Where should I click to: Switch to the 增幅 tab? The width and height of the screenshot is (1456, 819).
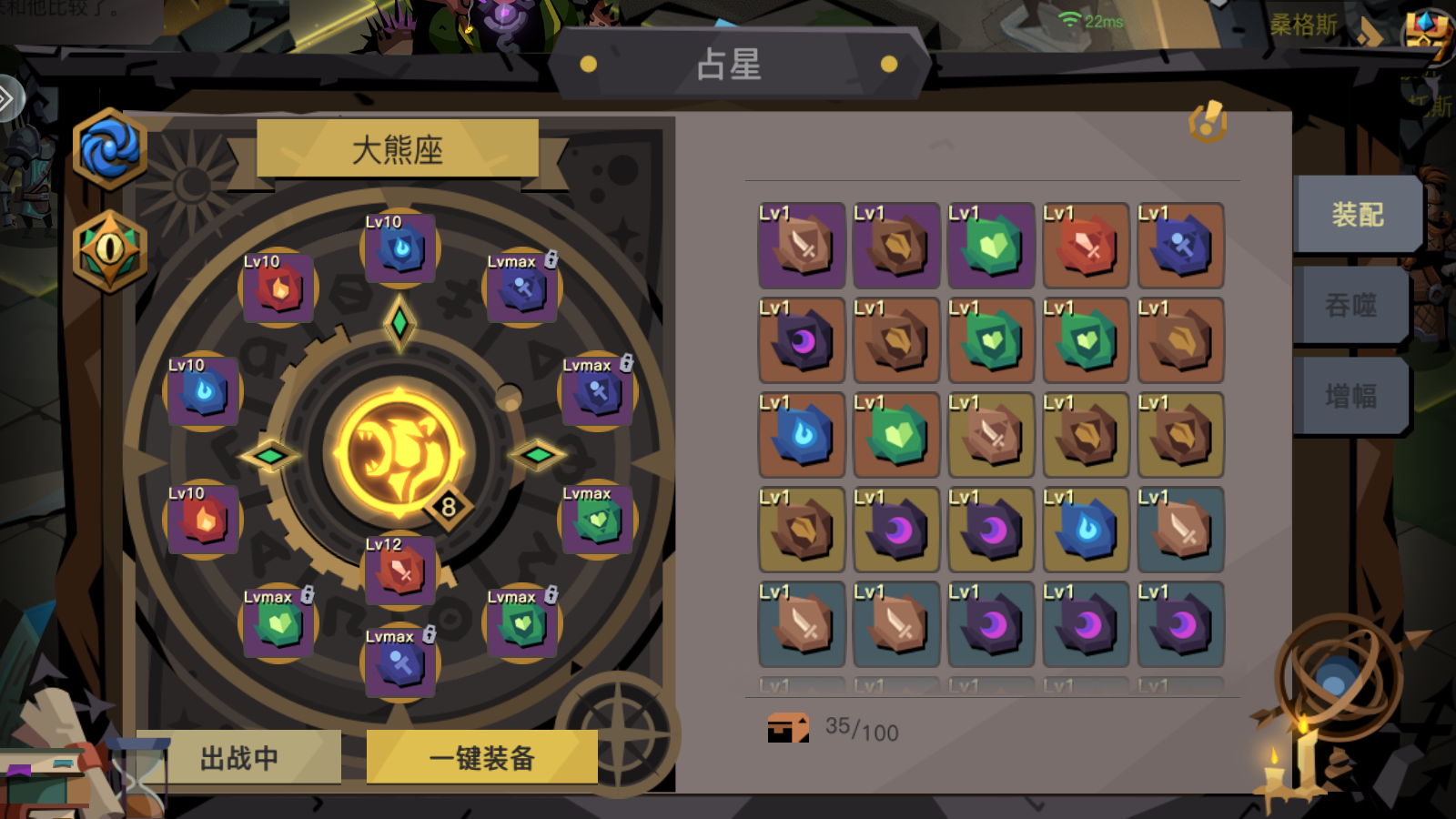point(1353,396)
